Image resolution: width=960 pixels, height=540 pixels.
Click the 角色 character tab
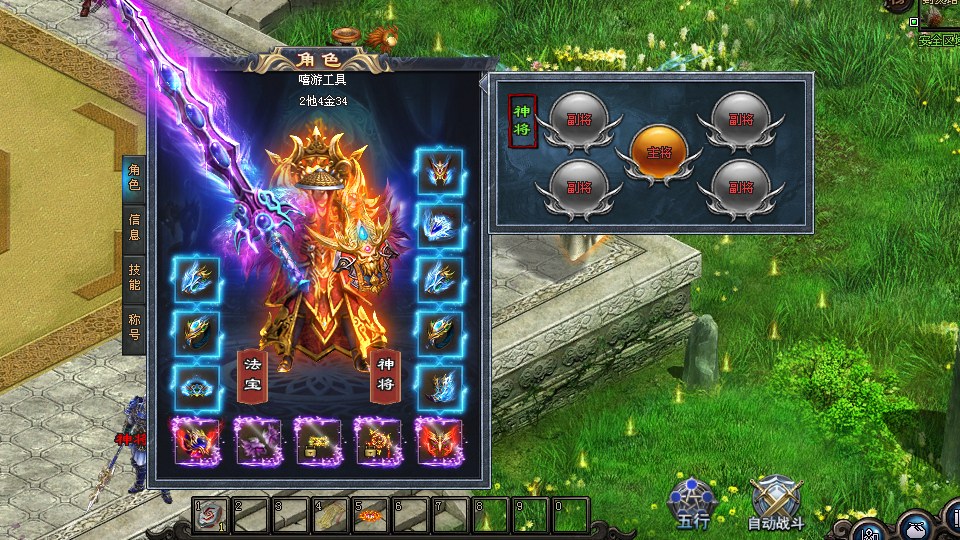point(134,178)
